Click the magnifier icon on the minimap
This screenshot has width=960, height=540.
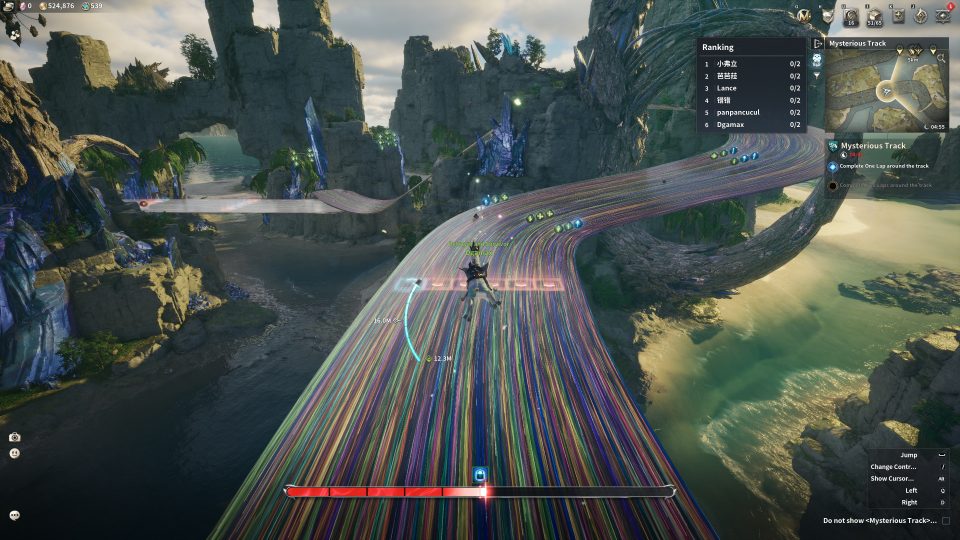pyautogui.click(x=941, y=58)
